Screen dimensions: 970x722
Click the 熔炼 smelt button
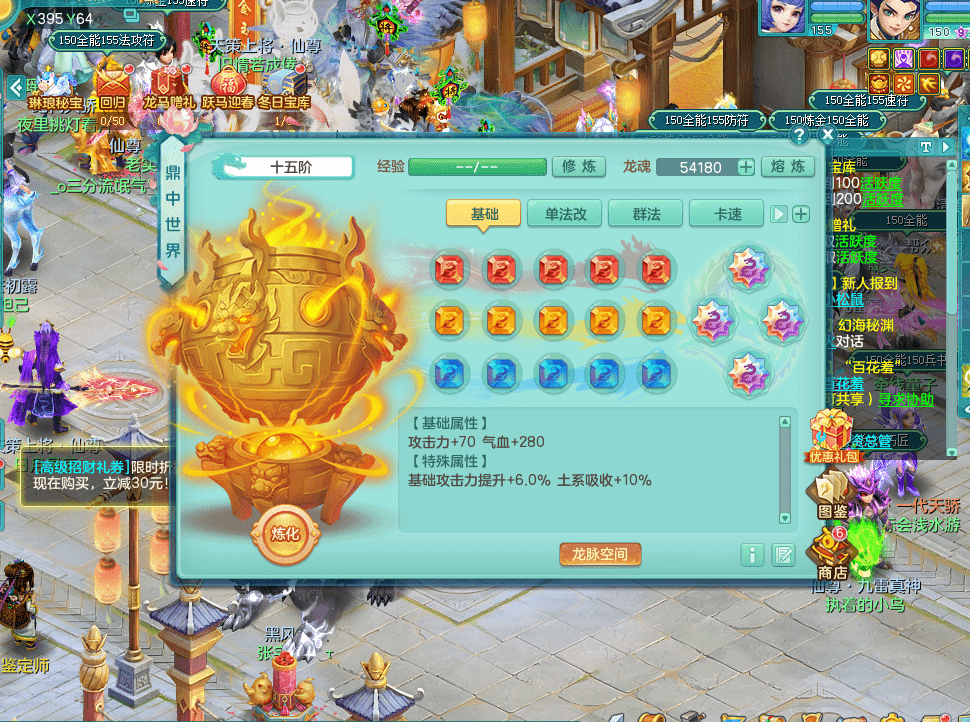788,167
